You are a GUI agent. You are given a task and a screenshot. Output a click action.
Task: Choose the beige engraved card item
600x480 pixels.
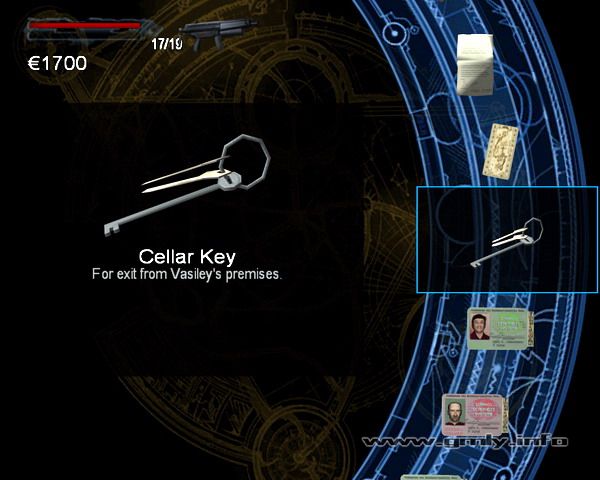(x=500, y=151)
